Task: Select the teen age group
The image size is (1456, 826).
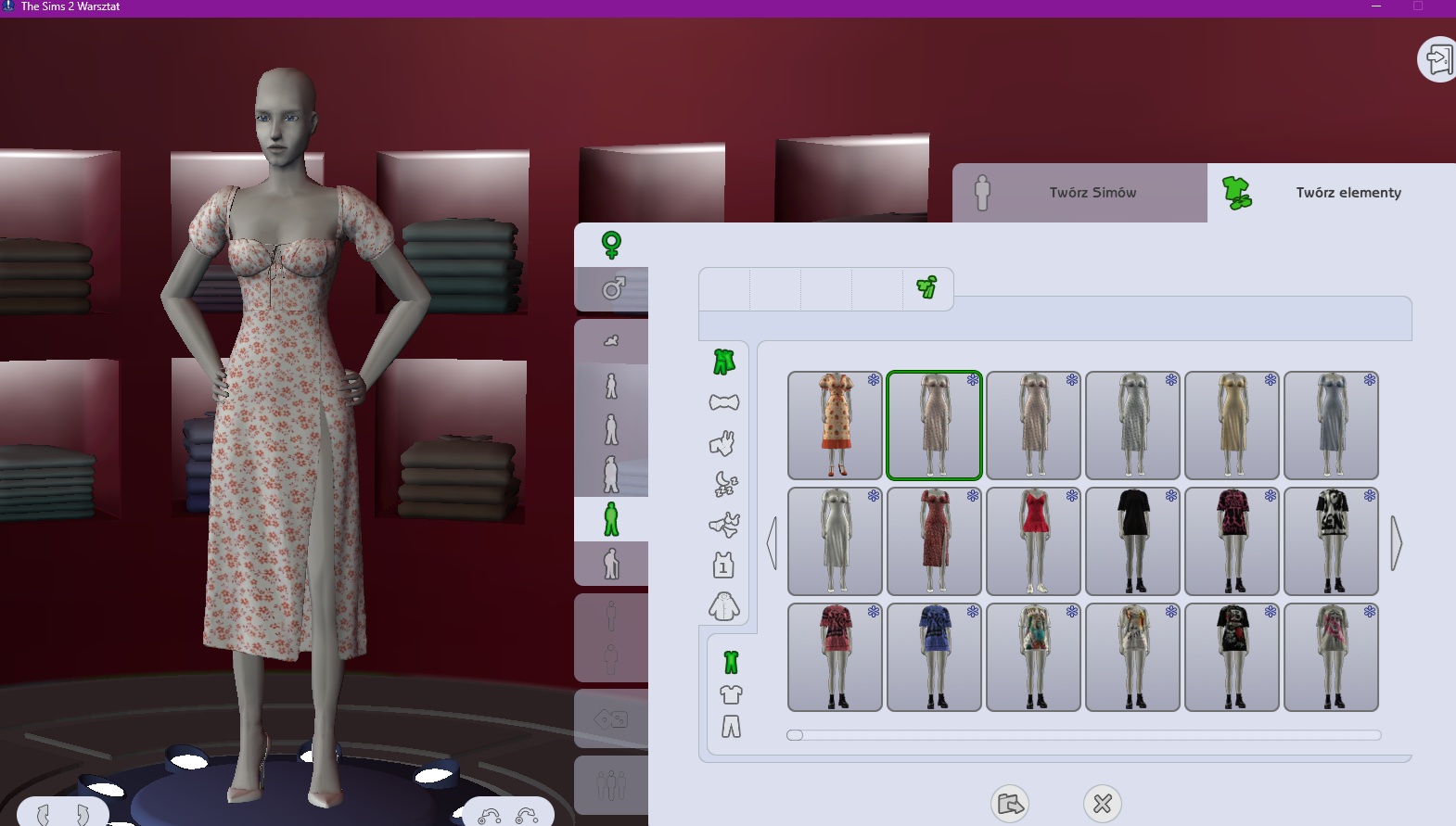Action: click(x=611, y=471)
